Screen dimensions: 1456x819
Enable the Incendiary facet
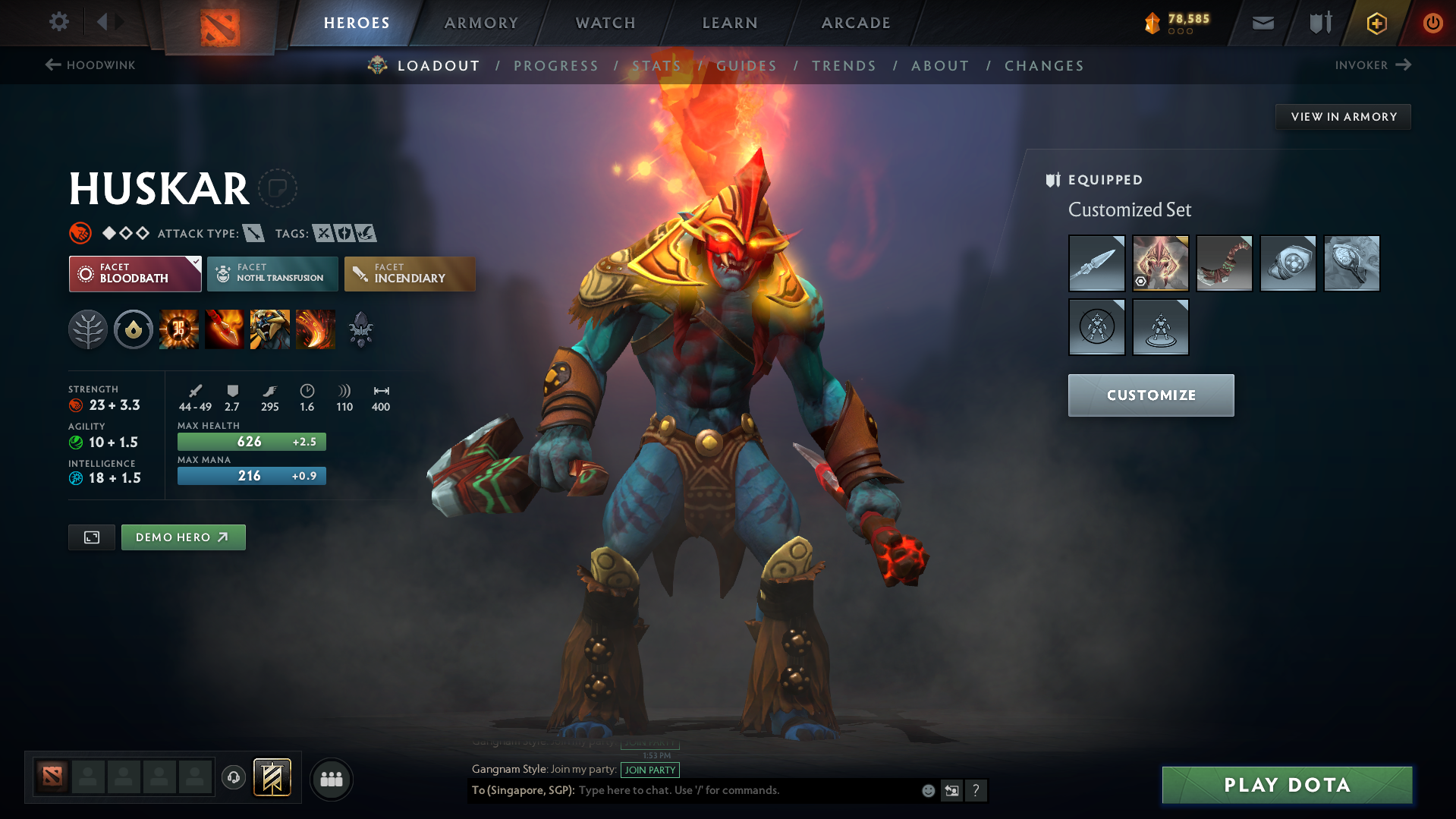pyautogui.click(x=410, y=274)
